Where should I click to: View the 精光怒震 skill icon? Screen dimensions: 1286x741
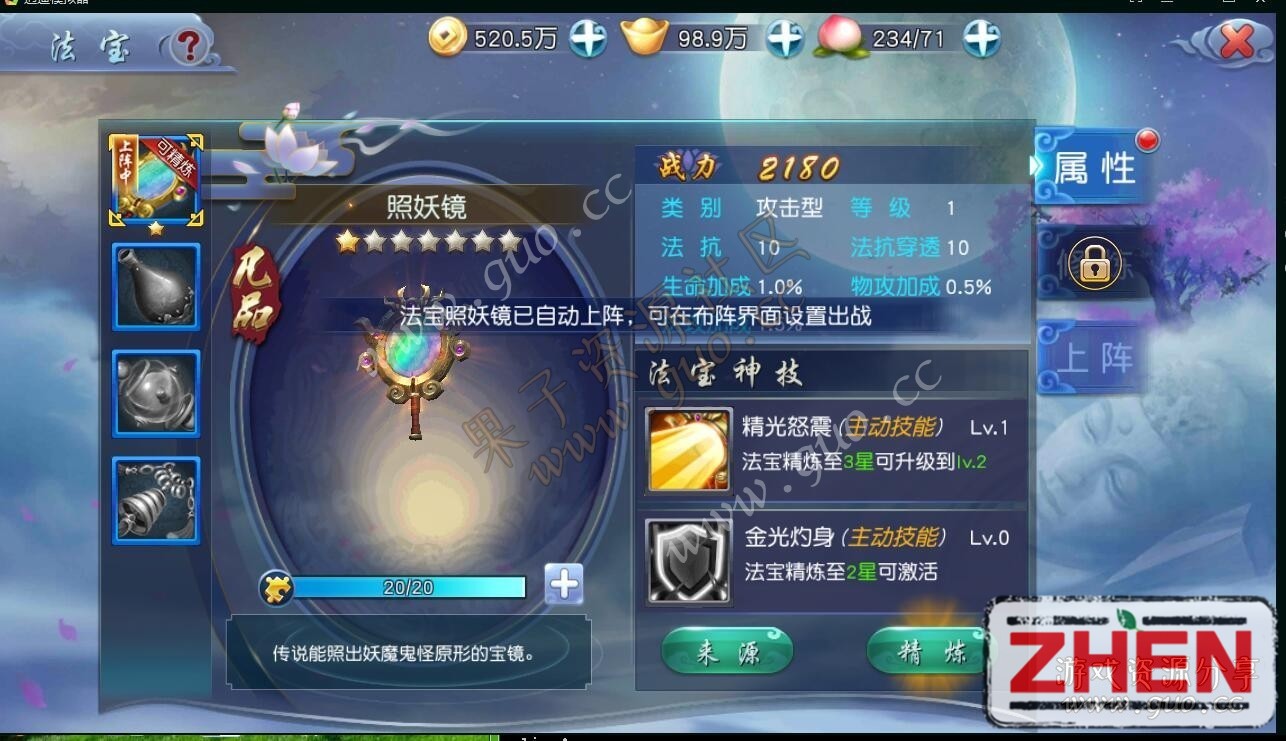pyautogui.click(x=689, y=449)
